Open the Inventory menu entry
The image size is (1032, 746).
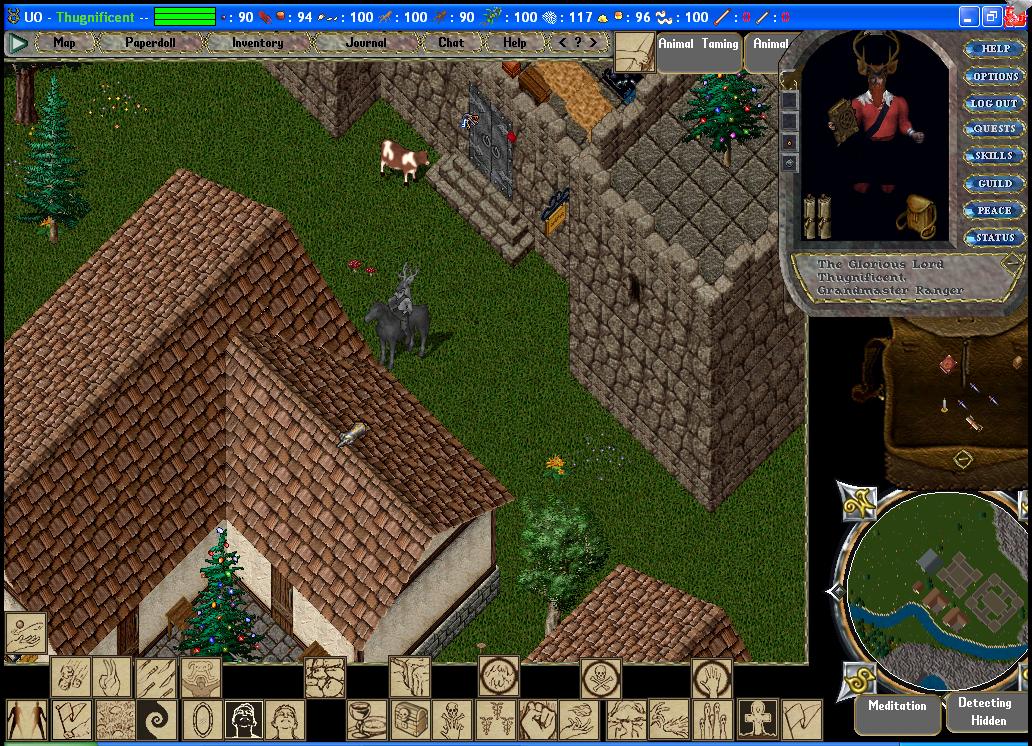tap(257, 43)
